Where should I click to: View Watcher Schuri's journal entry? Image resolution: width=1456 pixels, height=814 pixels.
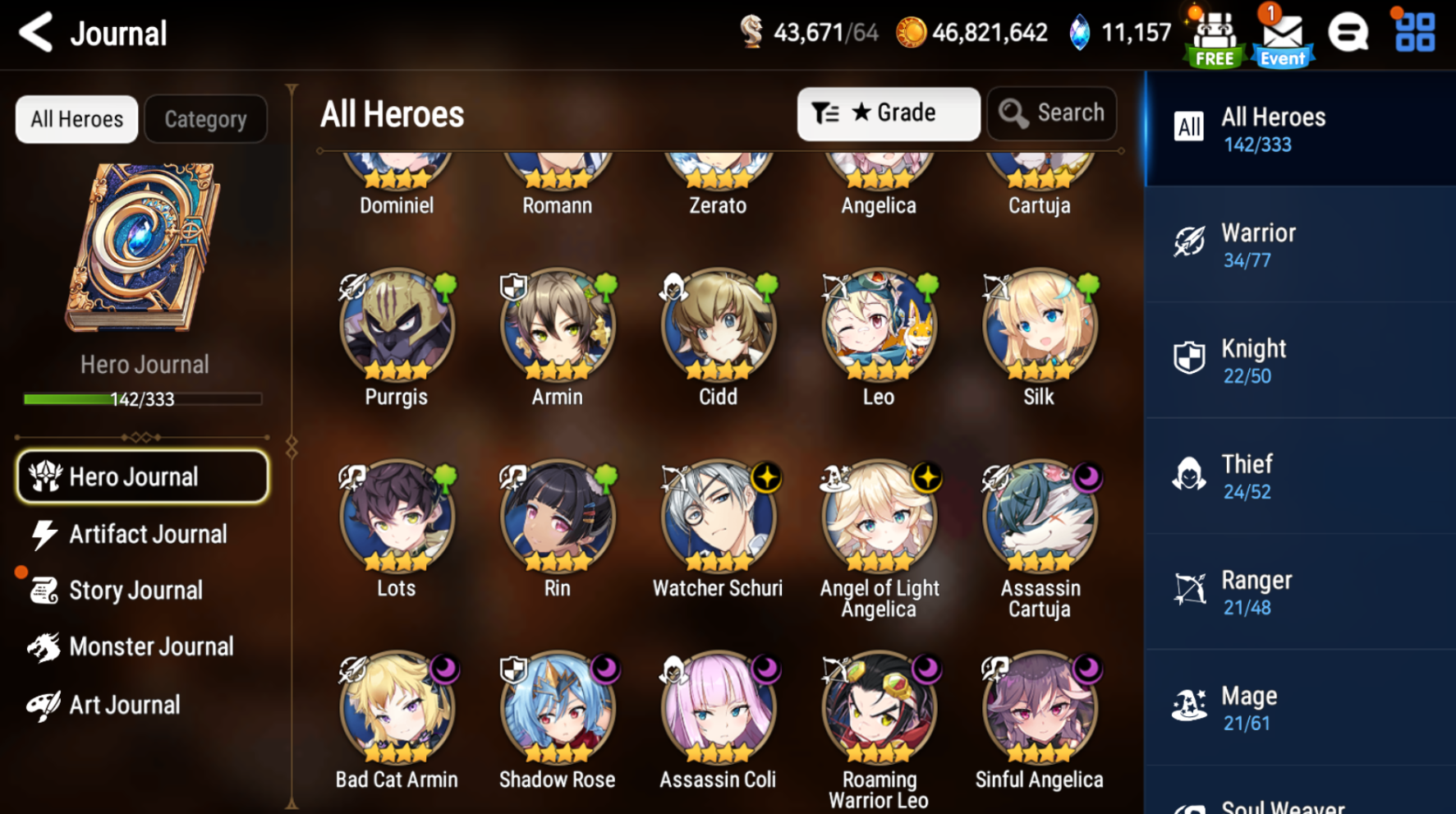(x=718, y=517)
